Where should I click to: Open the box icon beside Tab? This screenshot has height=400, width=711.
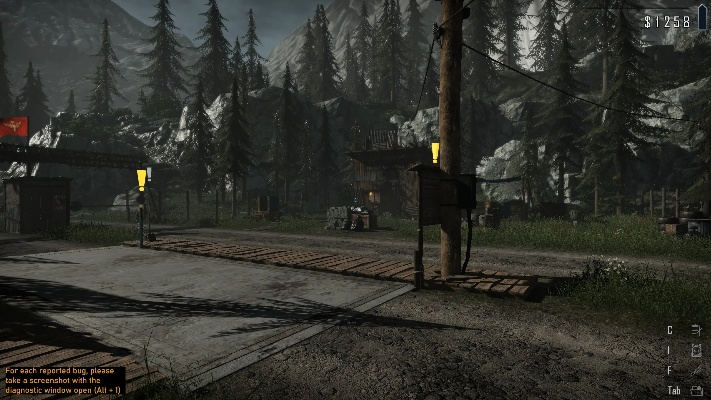[696, 390]
